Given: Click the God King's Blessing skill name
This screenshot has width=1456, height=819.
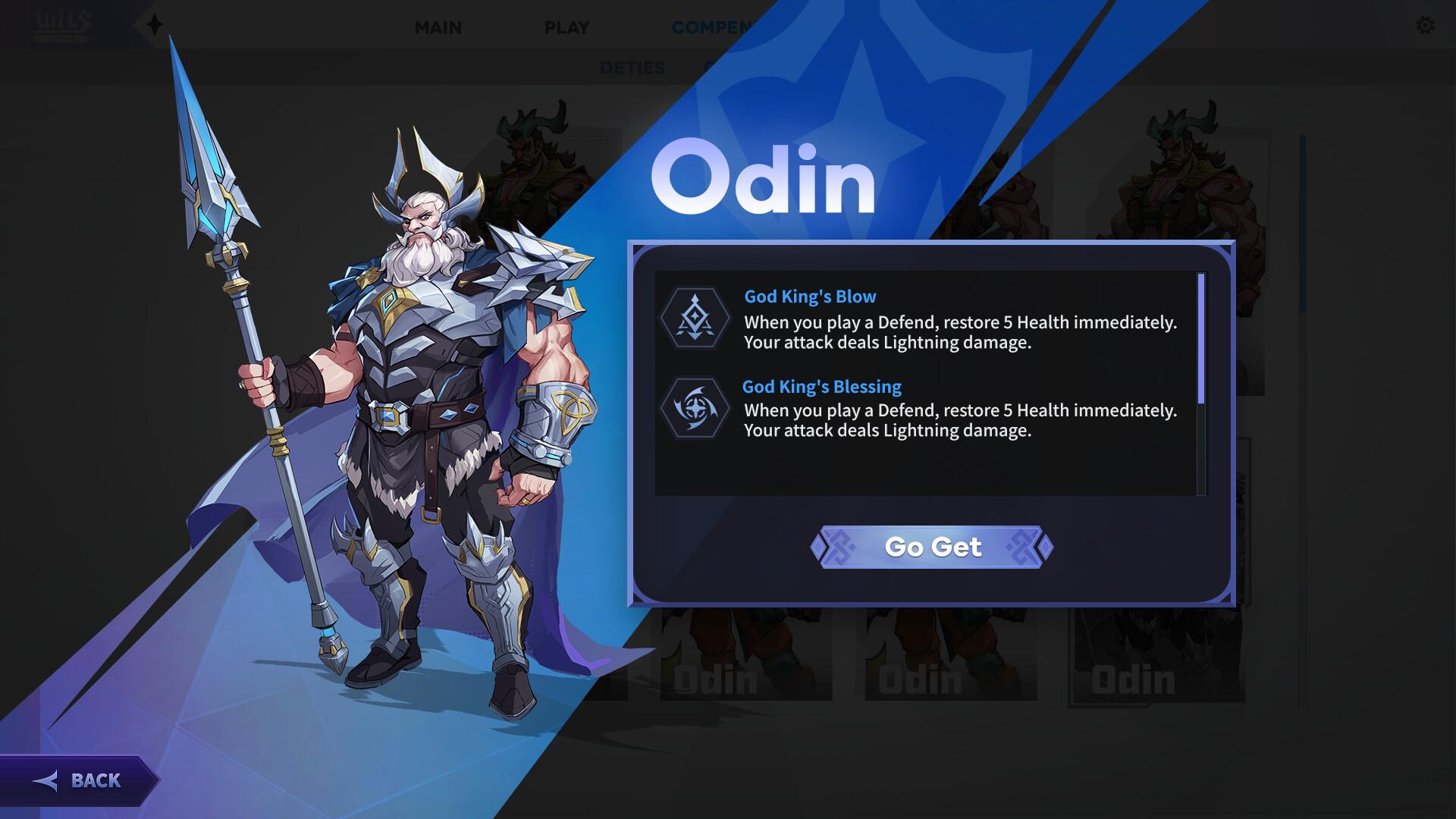Looking at the screenshot, I should [x=821, y=386].
